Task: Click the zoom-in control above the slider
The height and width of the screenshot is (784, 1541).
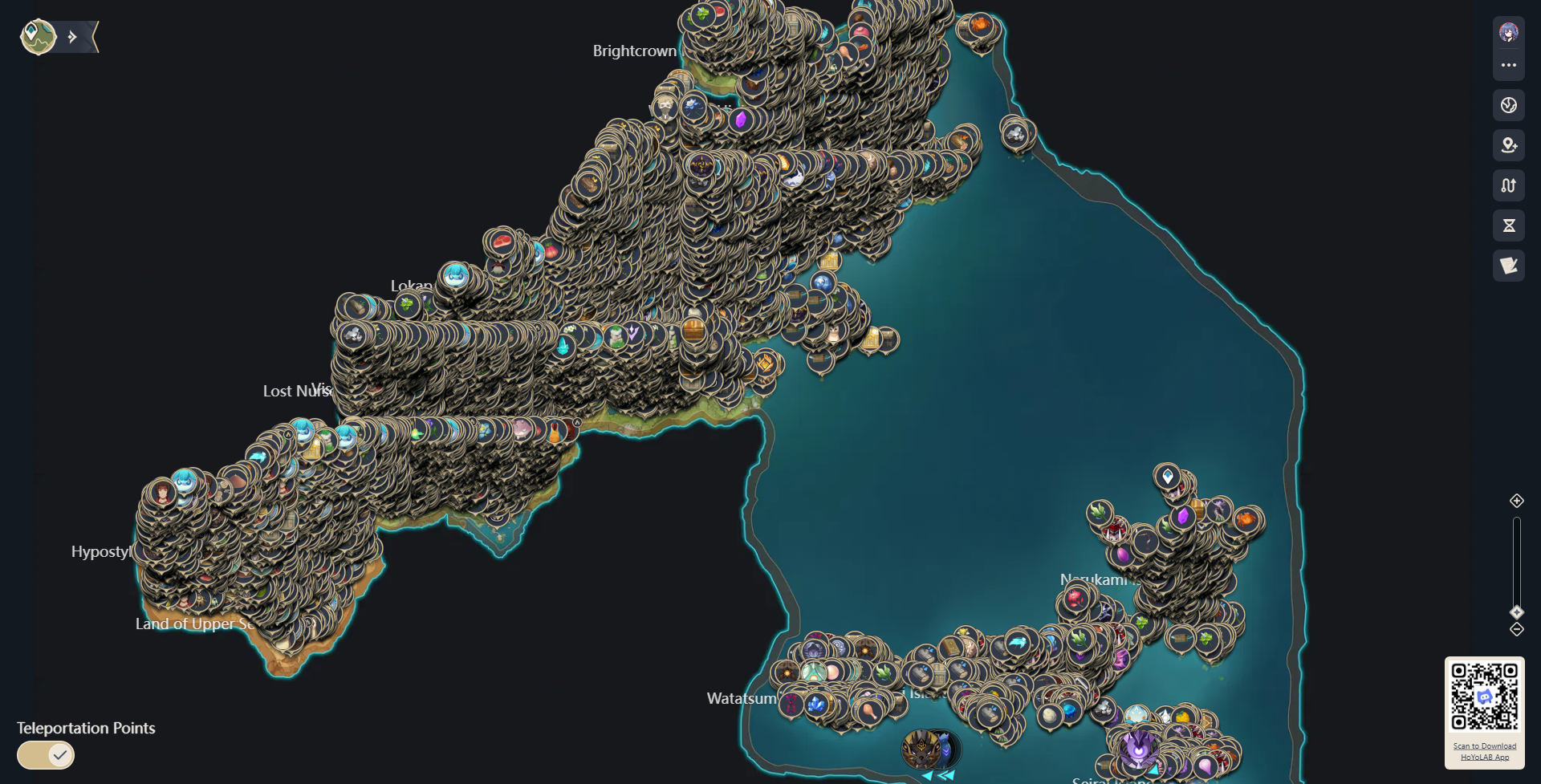Action: (1517, 501)
